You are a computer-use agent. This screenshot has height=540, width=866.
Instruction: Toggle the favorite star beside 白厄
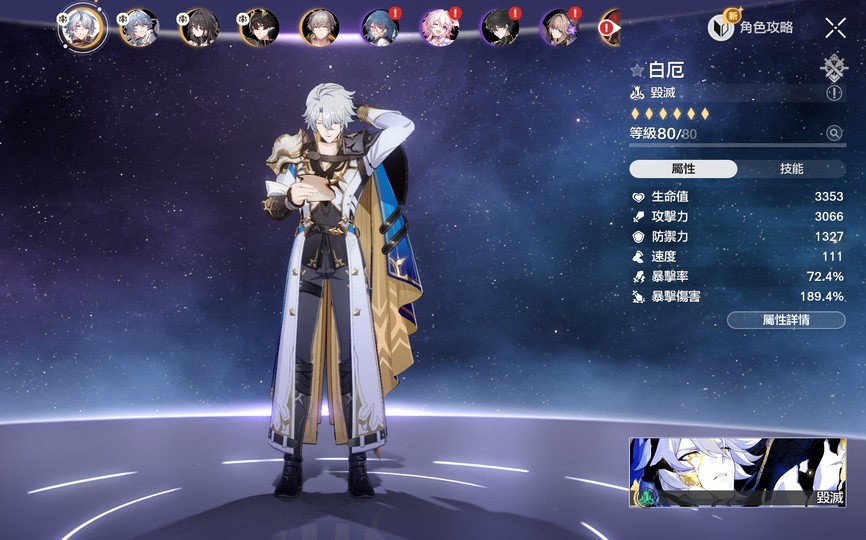[637, 70]
